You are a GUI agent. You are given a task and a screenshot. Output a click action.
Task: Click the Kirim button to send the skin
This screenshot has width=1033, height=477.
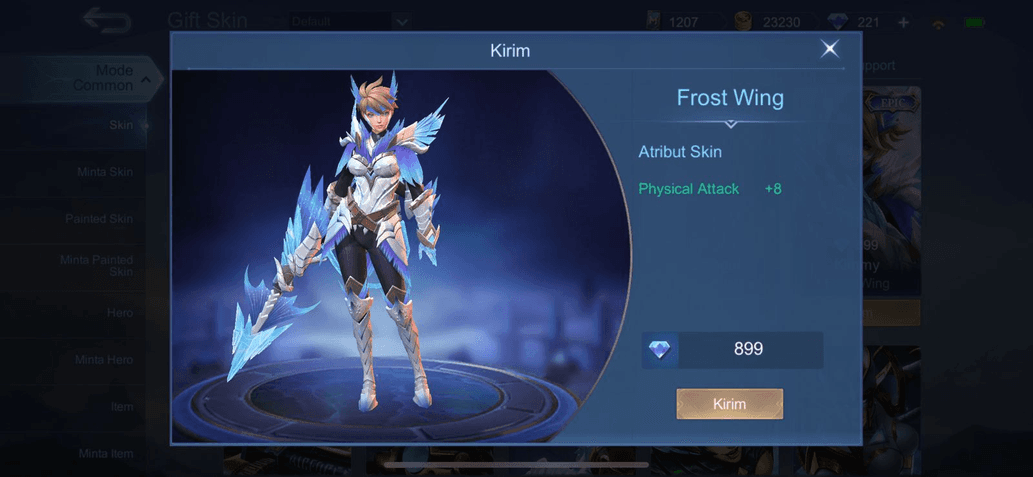tap(729, 404)
